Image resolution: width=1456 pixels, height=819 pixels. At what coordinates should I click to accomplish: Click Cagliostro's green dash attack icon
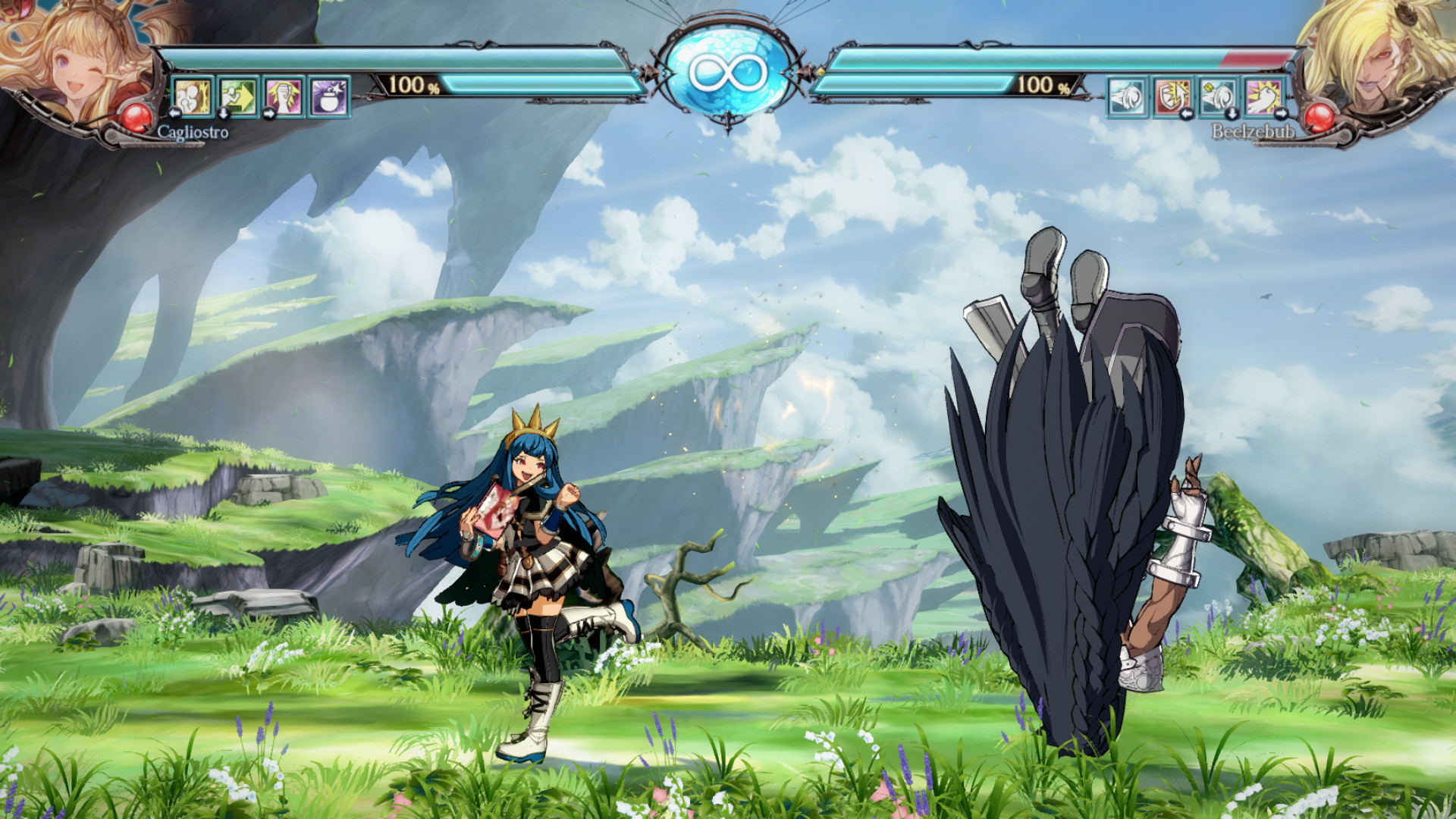point(240,96)
